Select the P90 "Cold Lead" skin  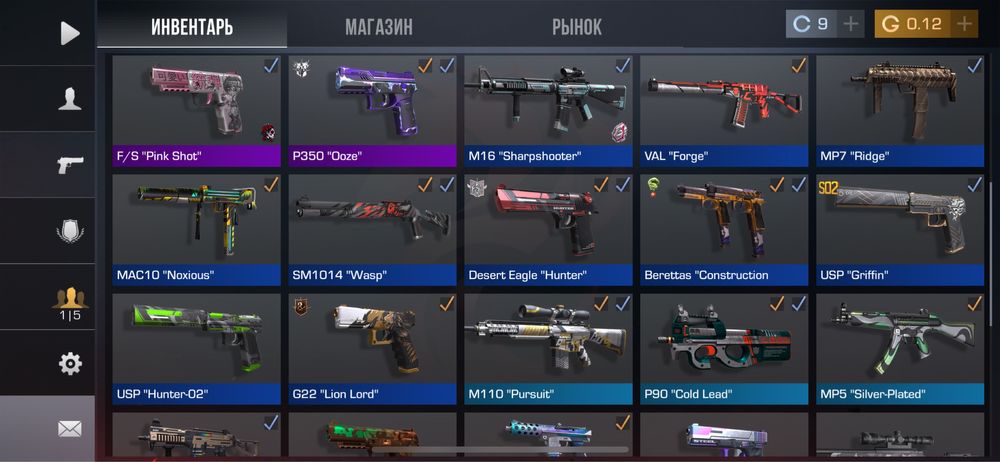724,347
